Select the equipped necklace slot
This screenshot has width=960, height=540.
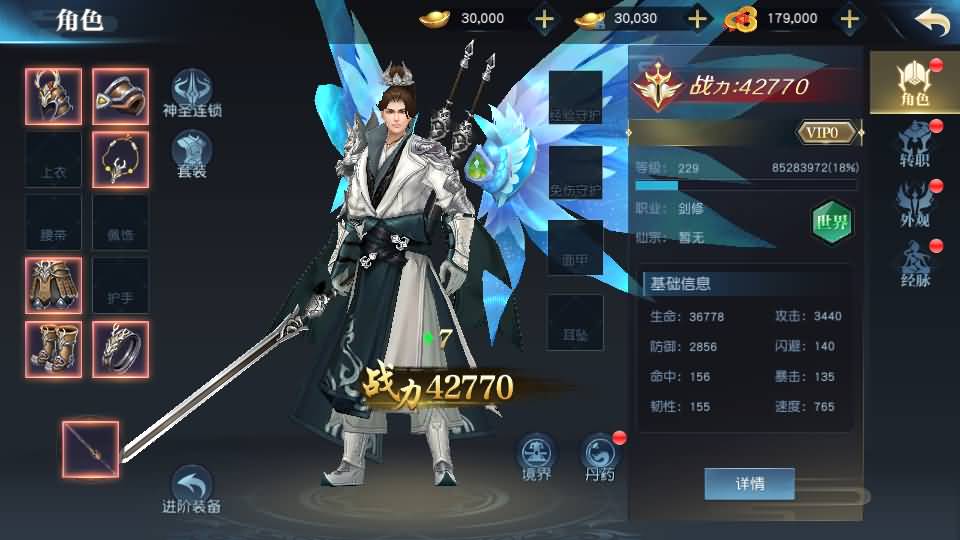coord(120,159)
